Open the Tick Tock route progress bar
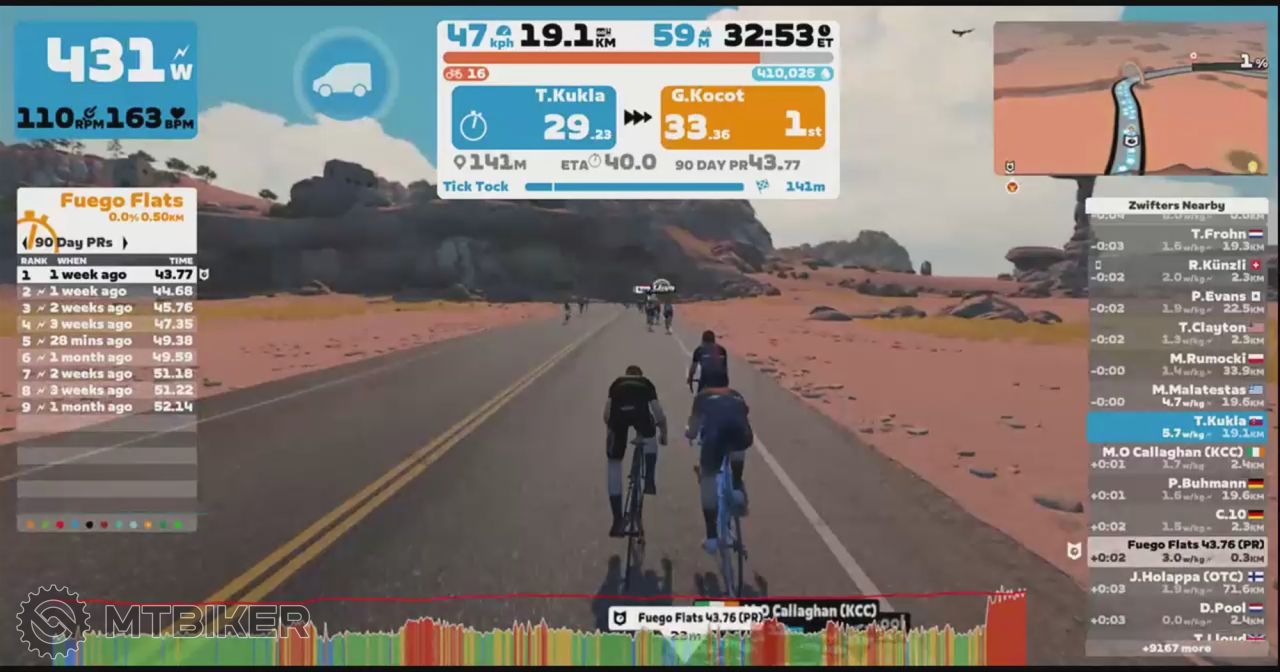 634,187
